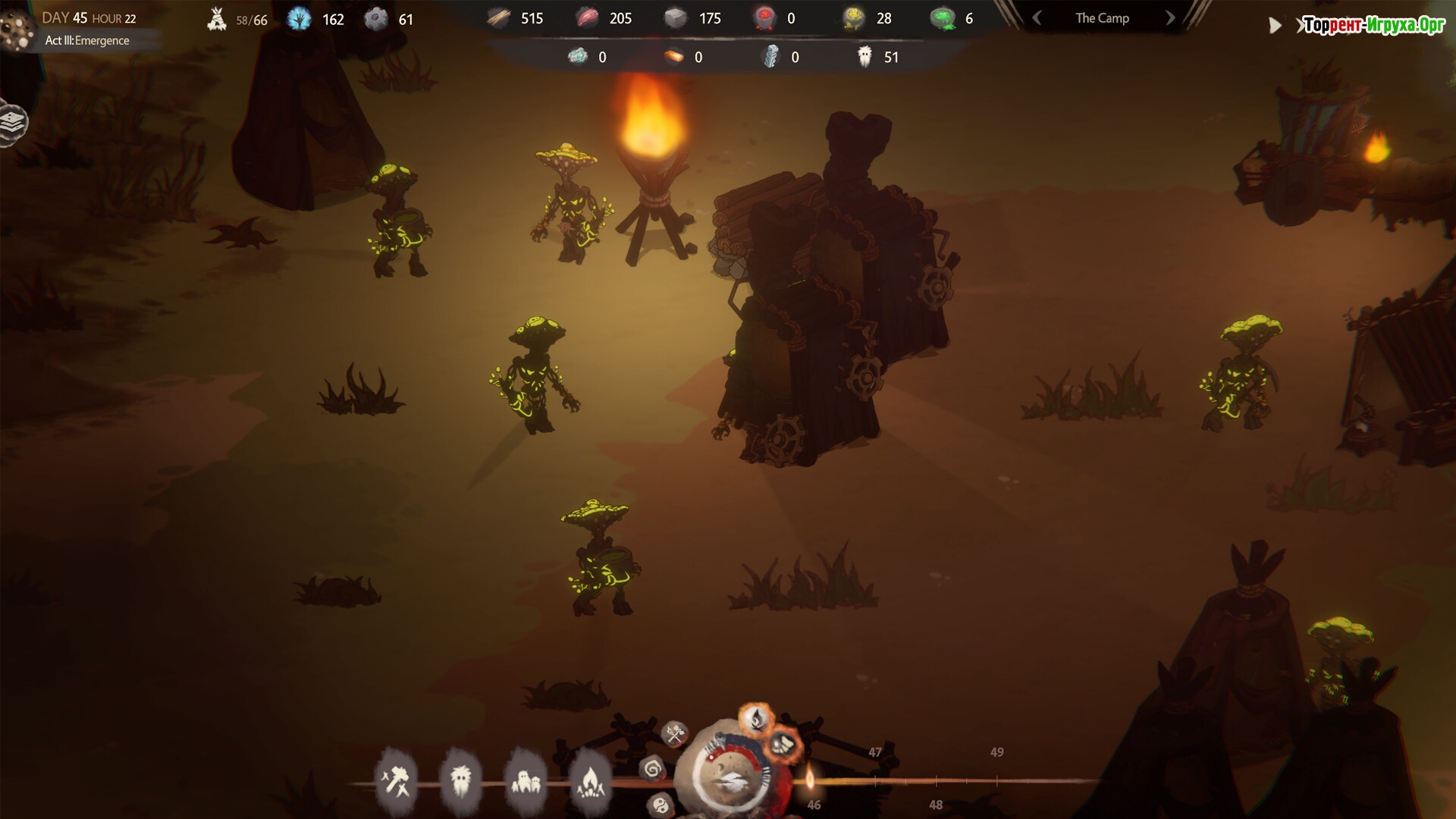This screenshot has height=819, width=1456.
Task: Select day 47 marker on the timeline
Action: pyautogui.click(x=875, y=752)
